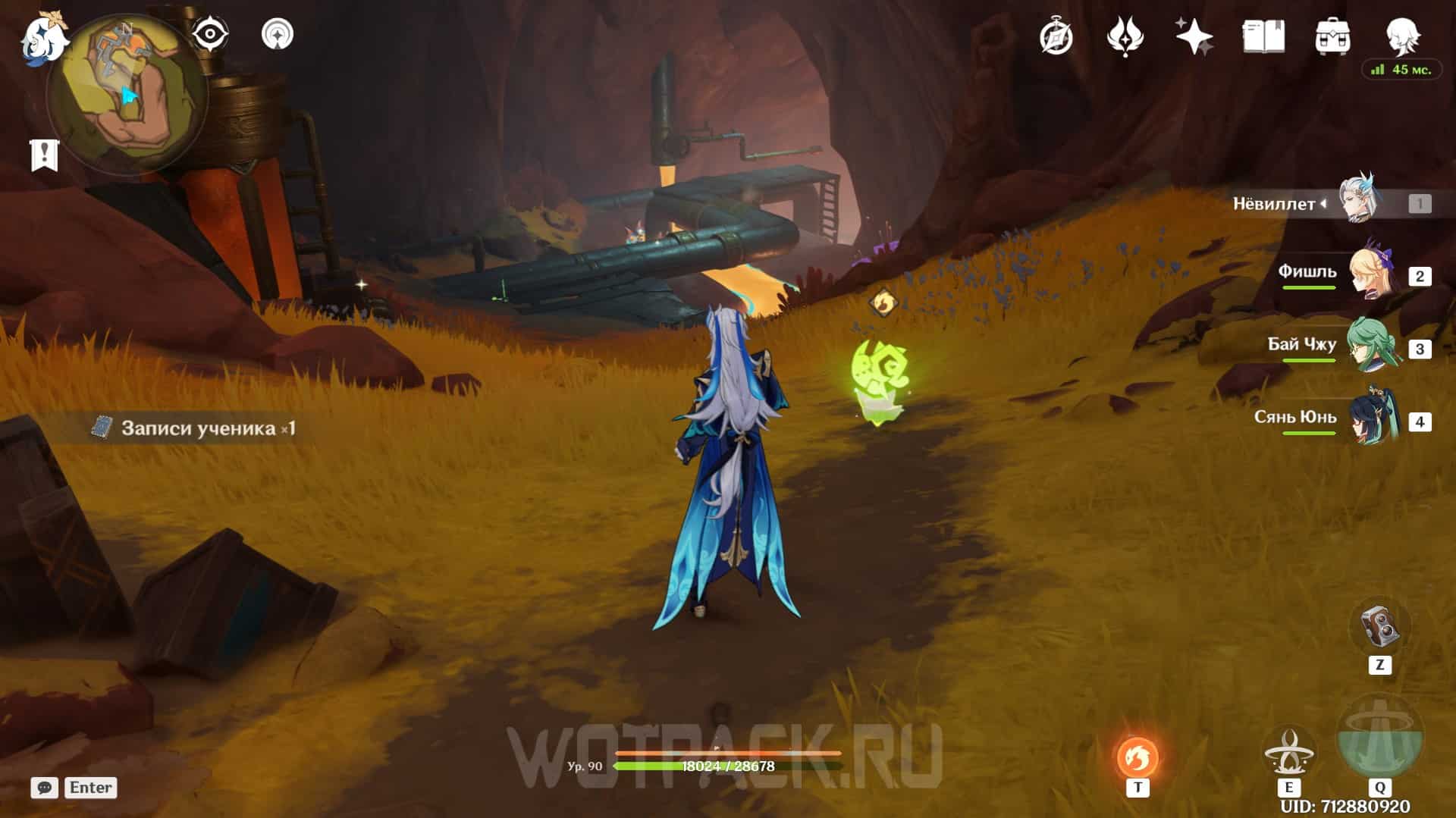This screenshot has height=818, width=1456.
Task: Open the compass events icon
Action: point(1056,36)
